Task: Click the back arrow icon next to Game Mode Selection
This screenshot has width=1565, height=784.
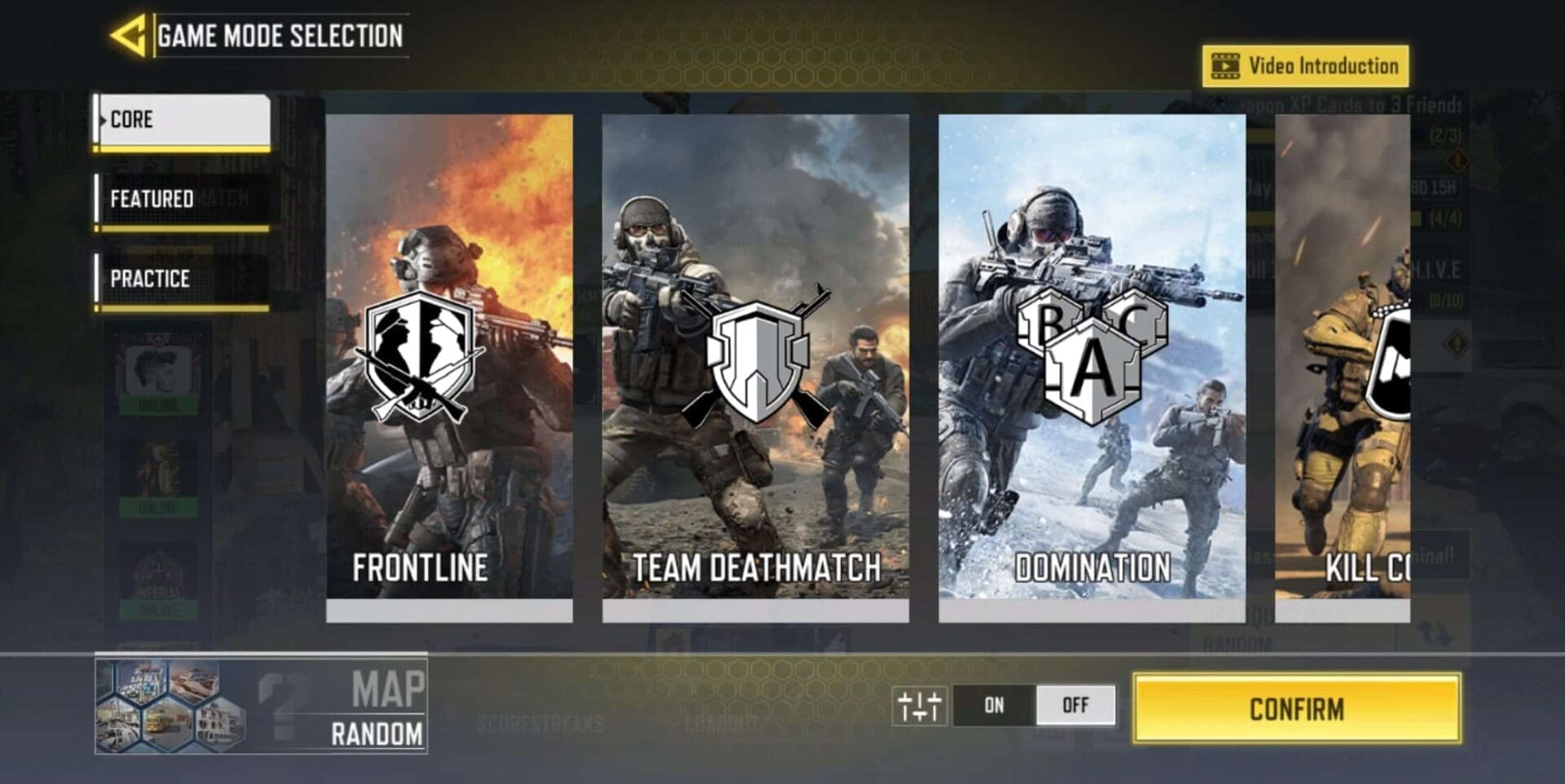Action: click(130, 33)
